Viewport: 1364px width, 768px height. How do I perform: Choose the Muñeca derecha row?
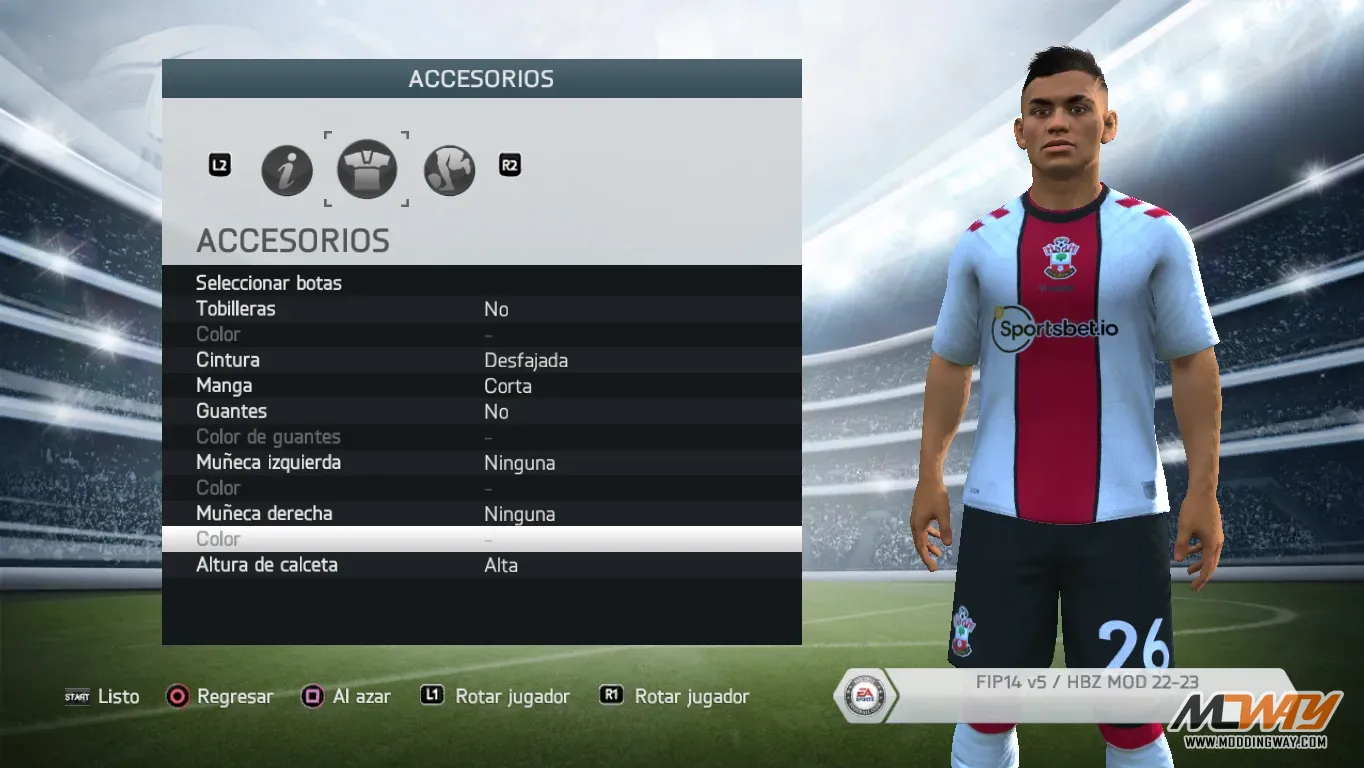click(264, 514)
